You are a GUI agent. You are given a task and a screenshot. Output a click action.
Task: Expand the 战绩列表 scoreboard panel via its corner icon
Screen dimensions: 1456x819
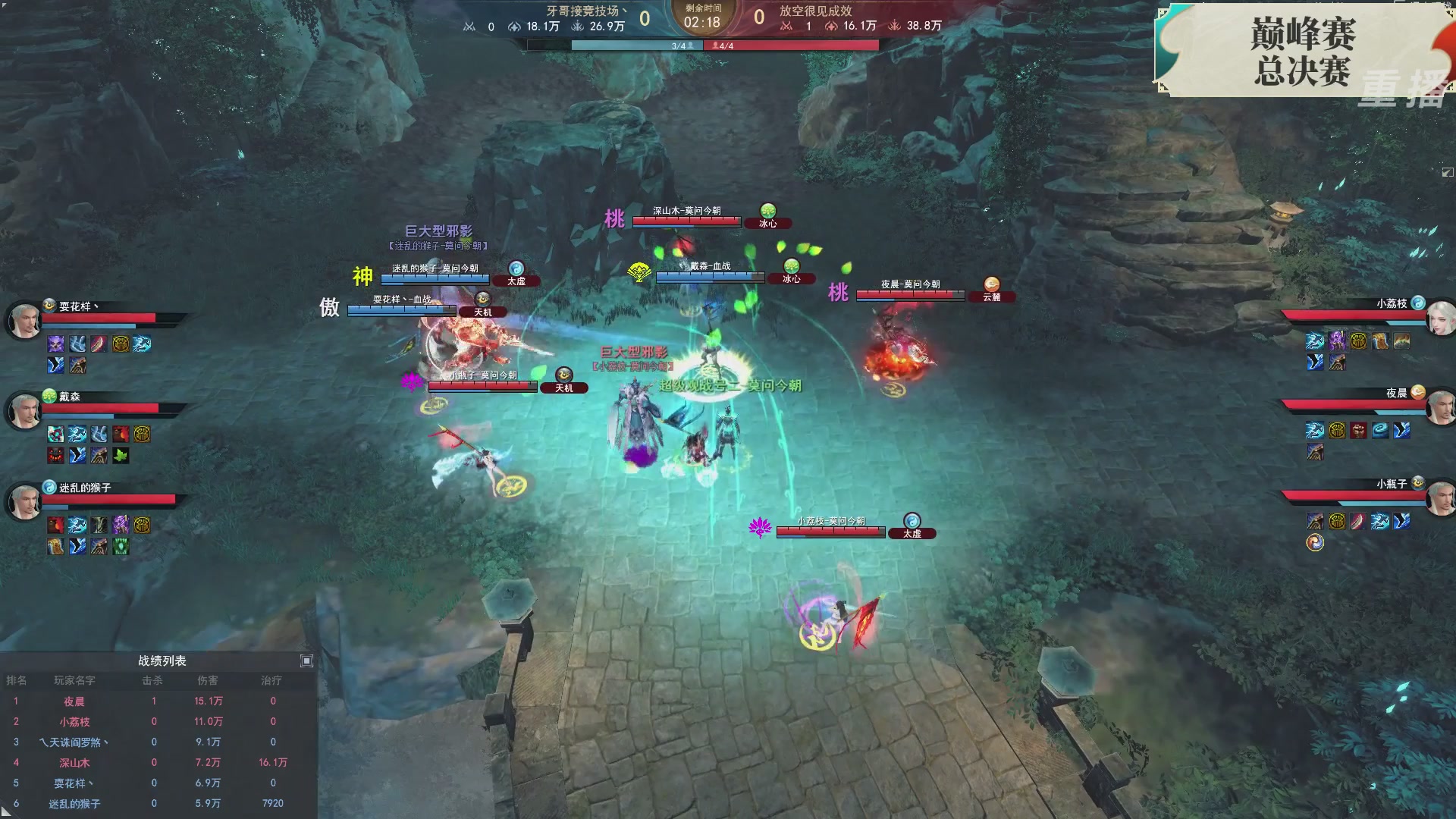306,661
